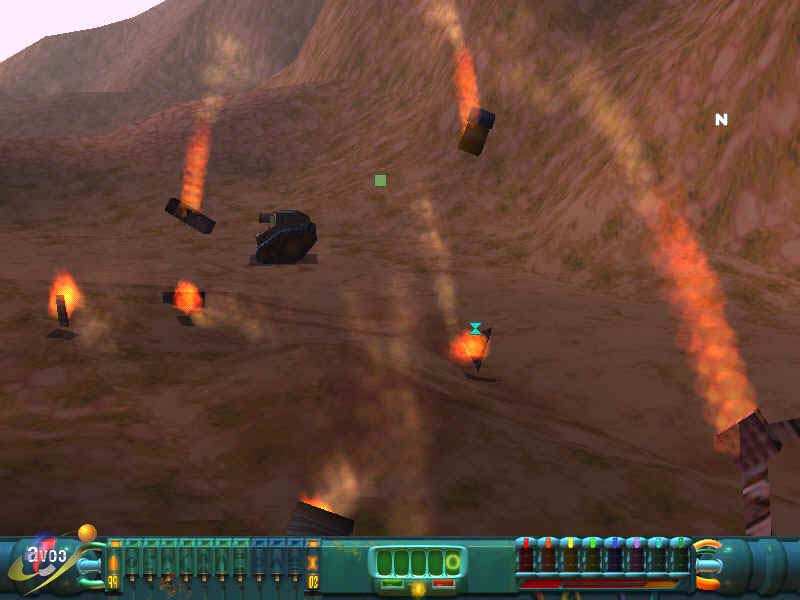Choose the blue-capped energy capsule
Viewport: 800px width, 600px height.
pyautogui.click(x=614, y=556)
